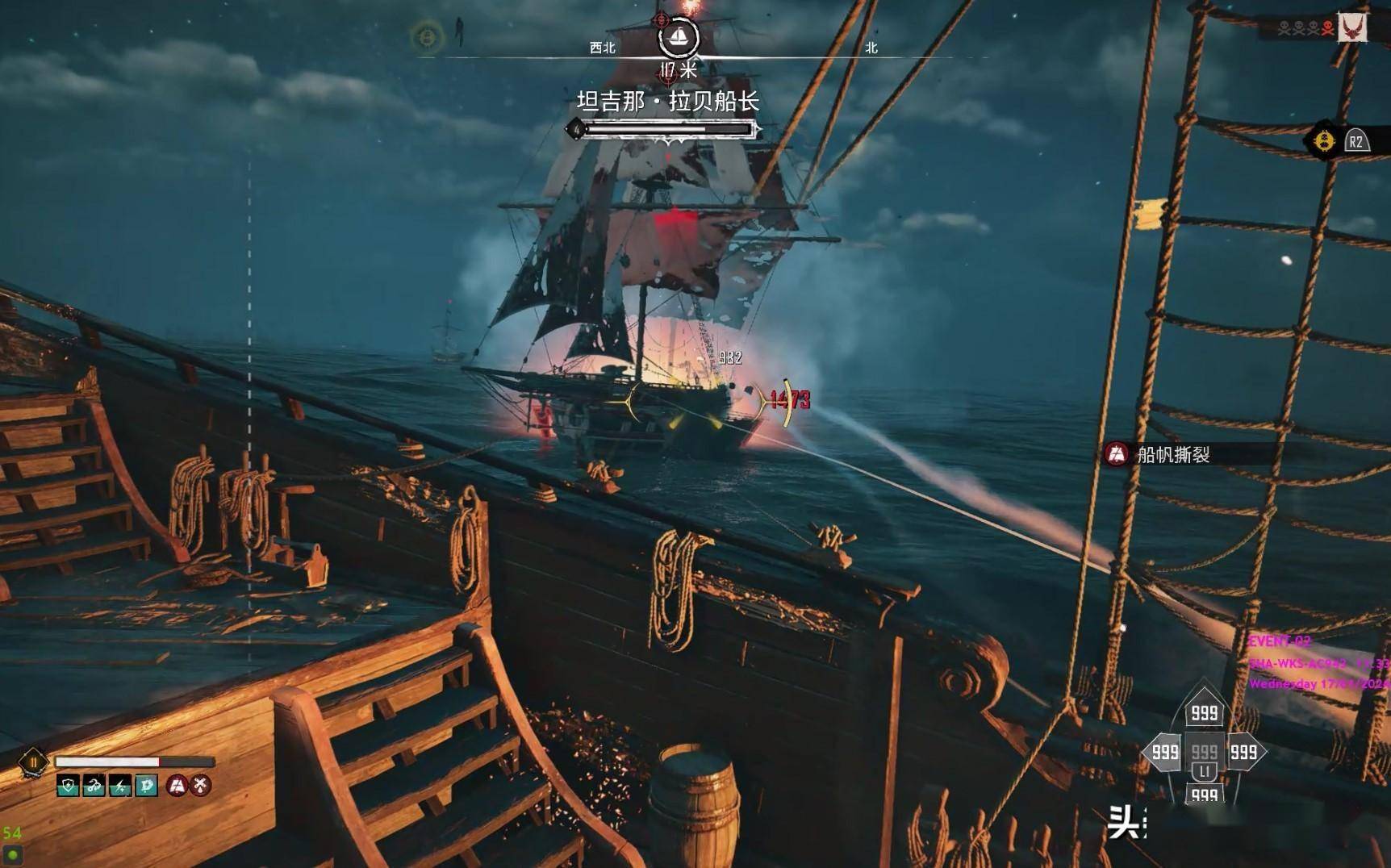Viewport: 1391px width, 868px height.
Task: Click the target name 坦吉那·拉贝船长
Action: pos(668,102)
